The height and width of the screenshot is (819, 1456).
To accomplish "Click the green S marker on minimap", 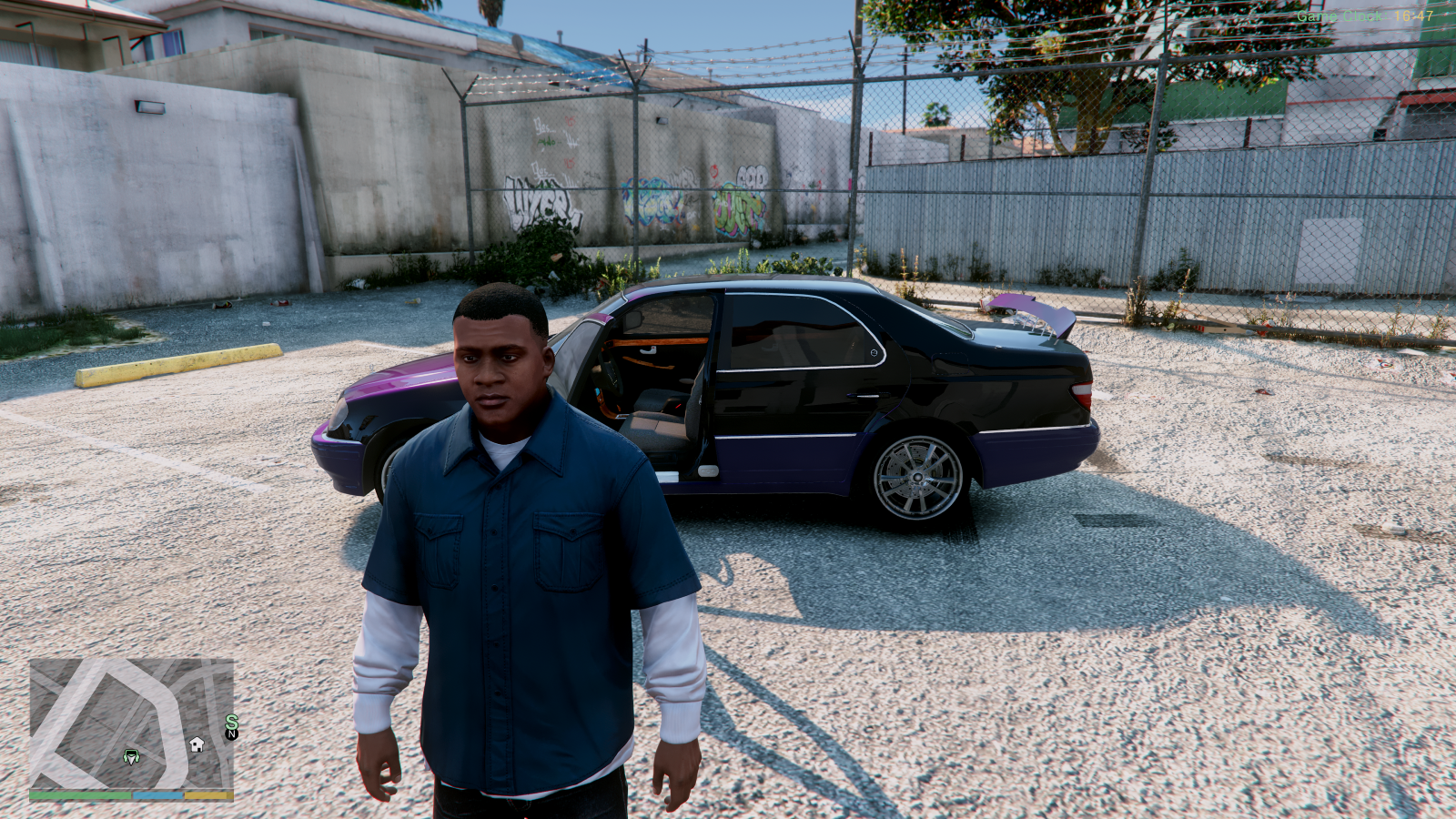I will tap(231, 722).
